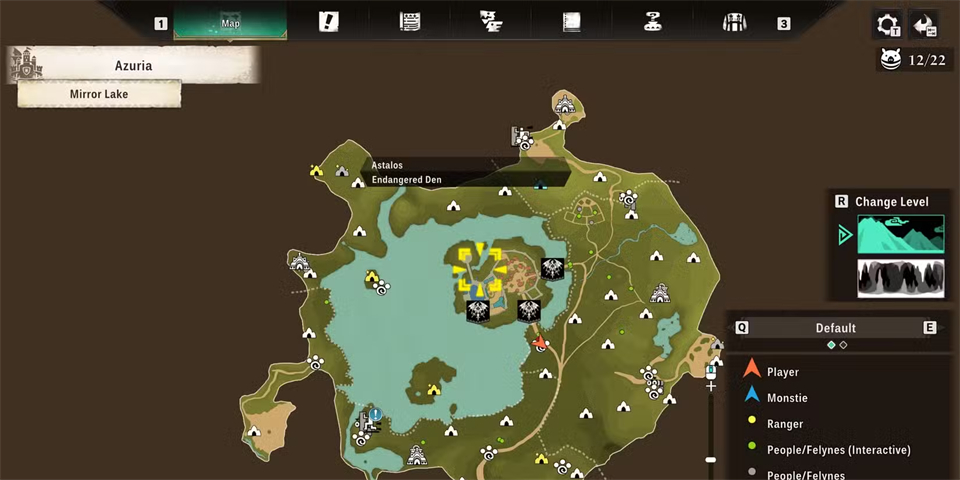The image size is (960, 480).
Task: Open the book tab in top bar
Action: 572,22
